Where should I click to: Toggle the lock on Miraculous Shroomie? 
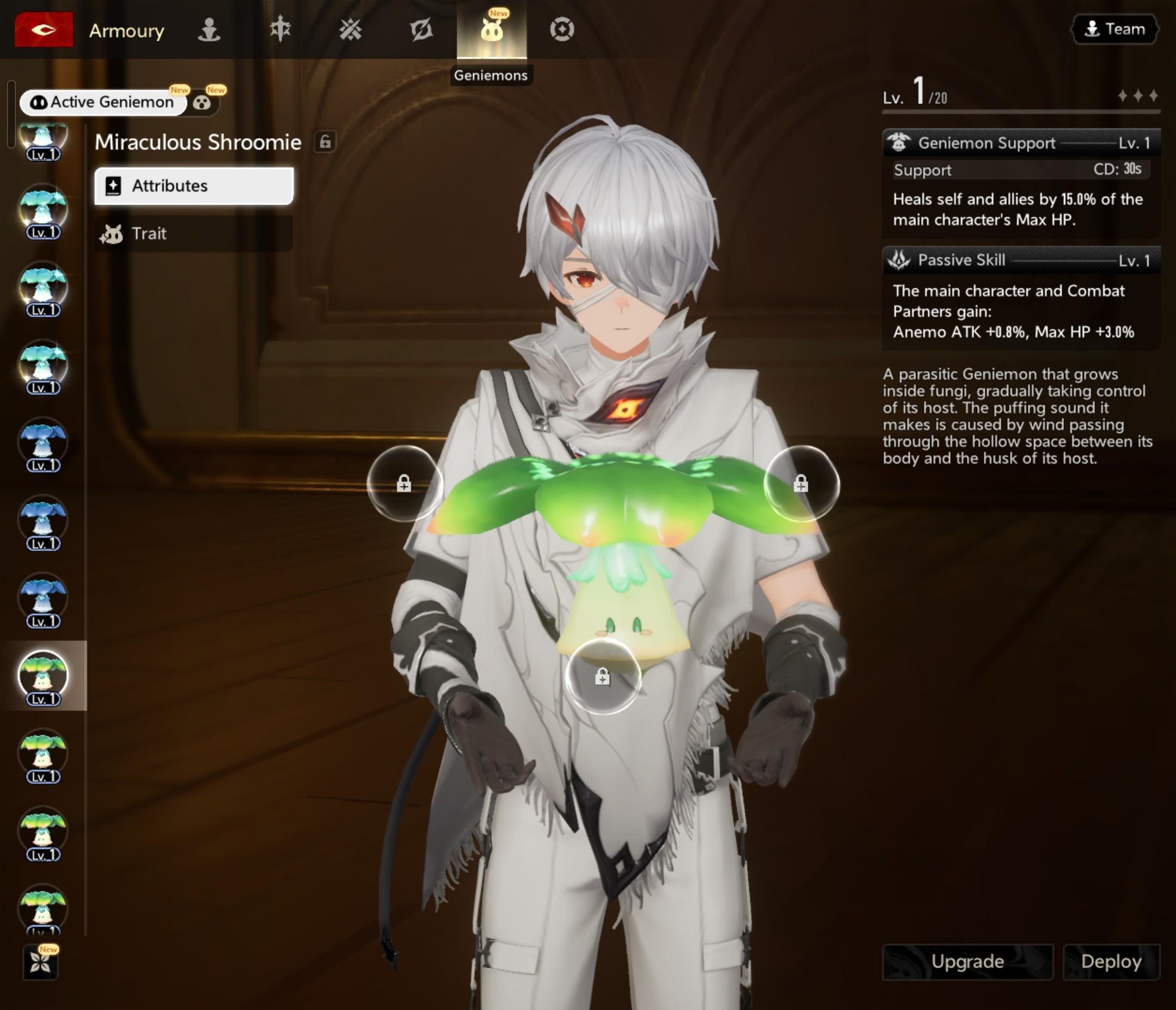click(325, 142)
